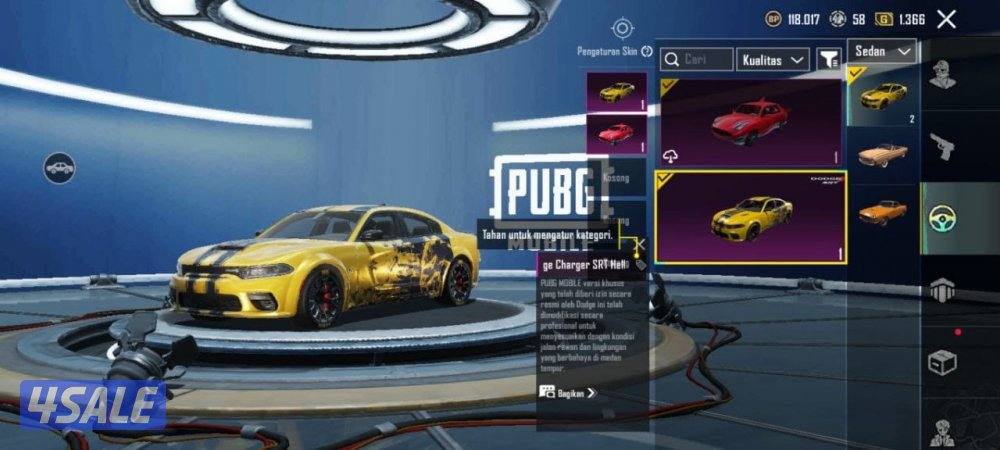This screenshot has height=450, width=1000.
Task: Choose the yellow car in the side list
Action: [x=882, y=96]
